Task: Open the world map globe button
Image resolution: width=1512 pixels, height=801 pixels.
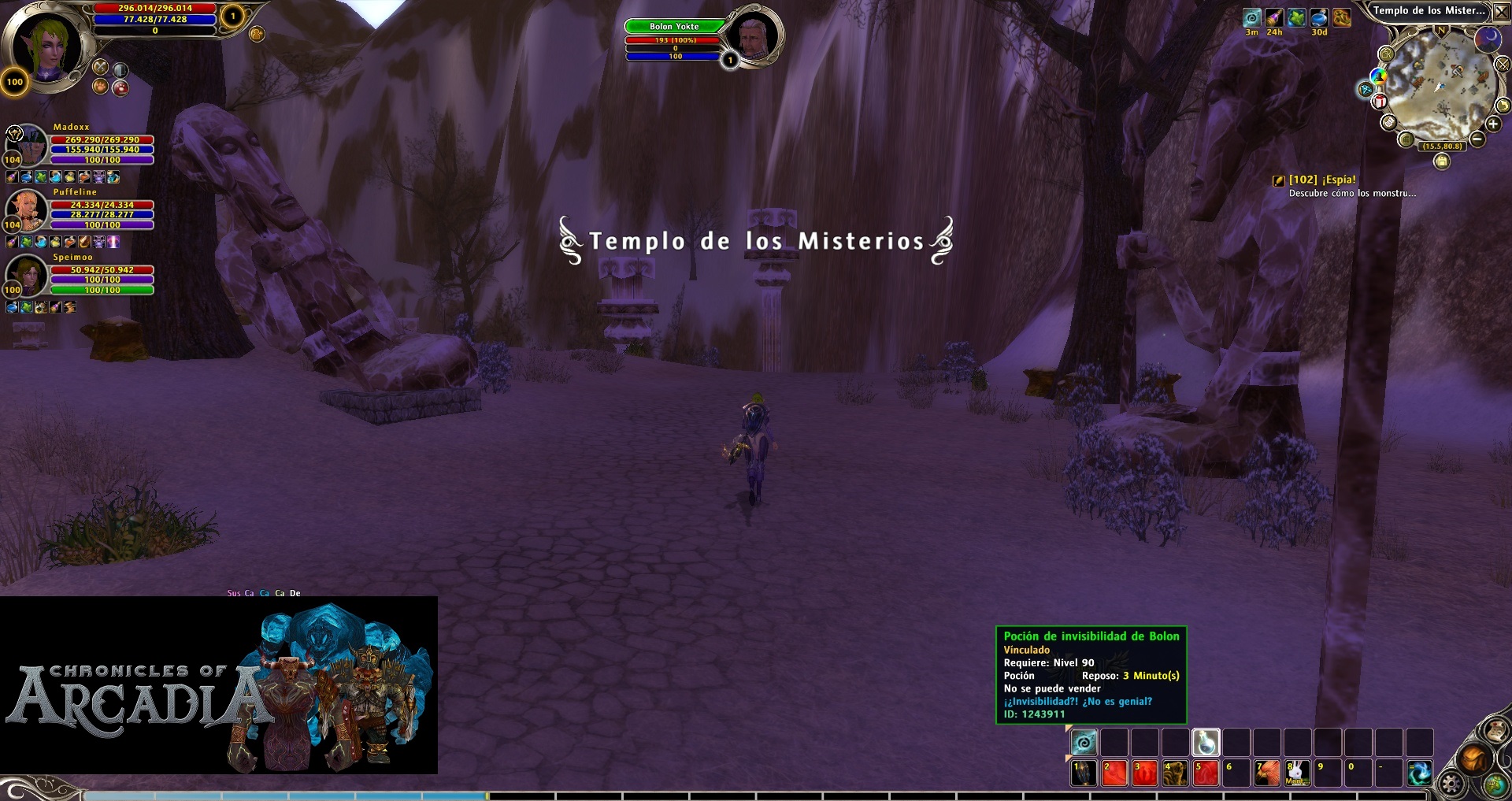Action: 1495,784
